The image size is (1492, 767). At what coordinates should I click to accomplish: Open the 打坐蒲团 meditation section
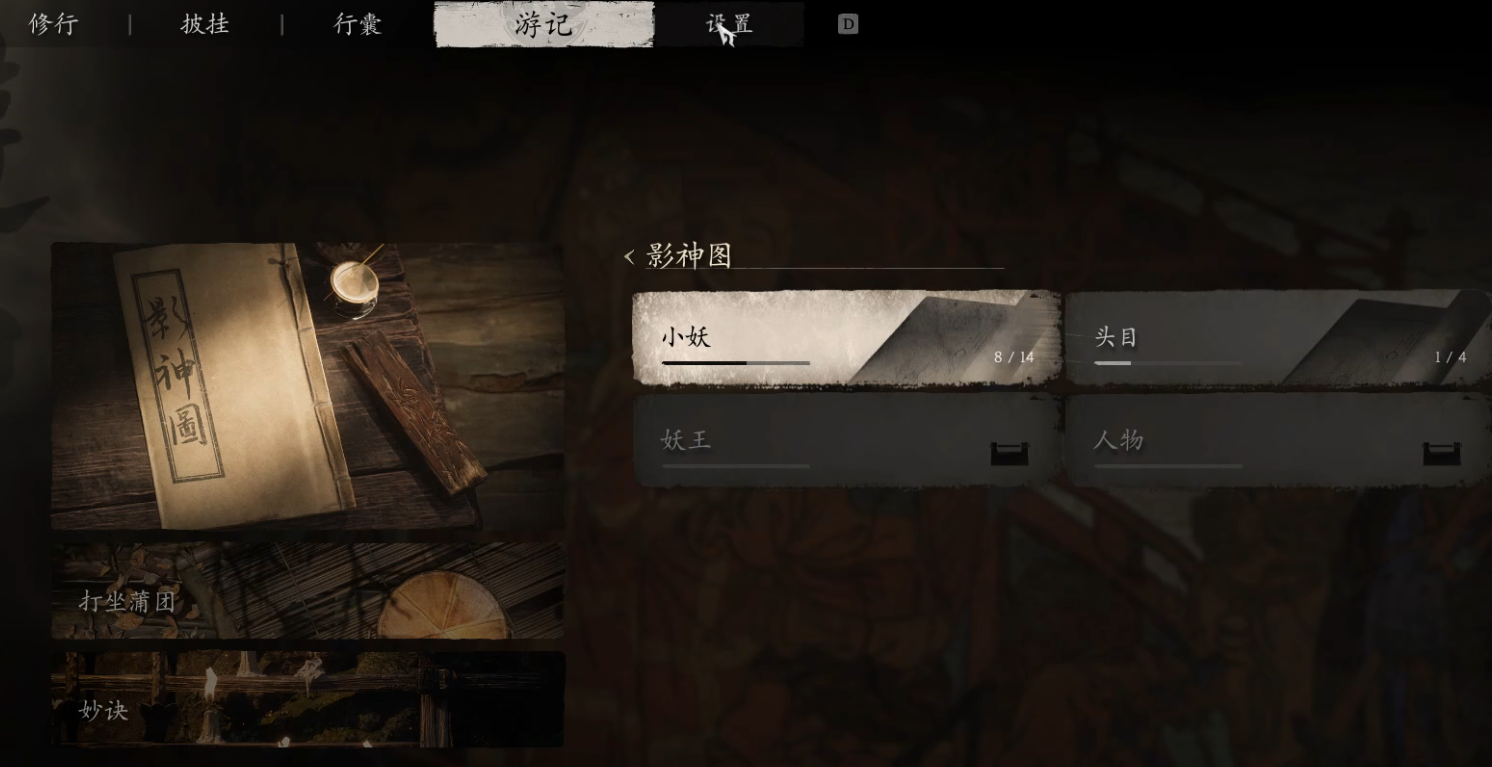(306, 590)
